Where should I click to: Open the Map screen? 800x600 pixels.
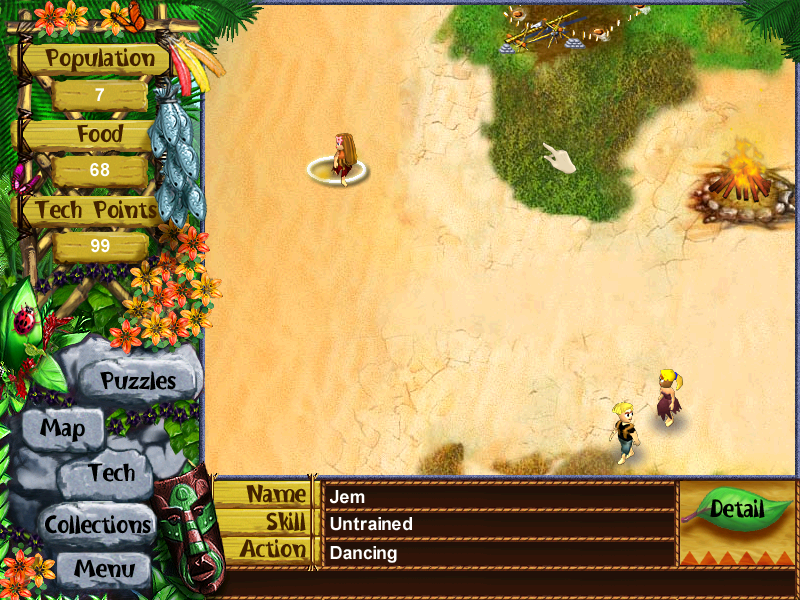[x=62, y=430]
